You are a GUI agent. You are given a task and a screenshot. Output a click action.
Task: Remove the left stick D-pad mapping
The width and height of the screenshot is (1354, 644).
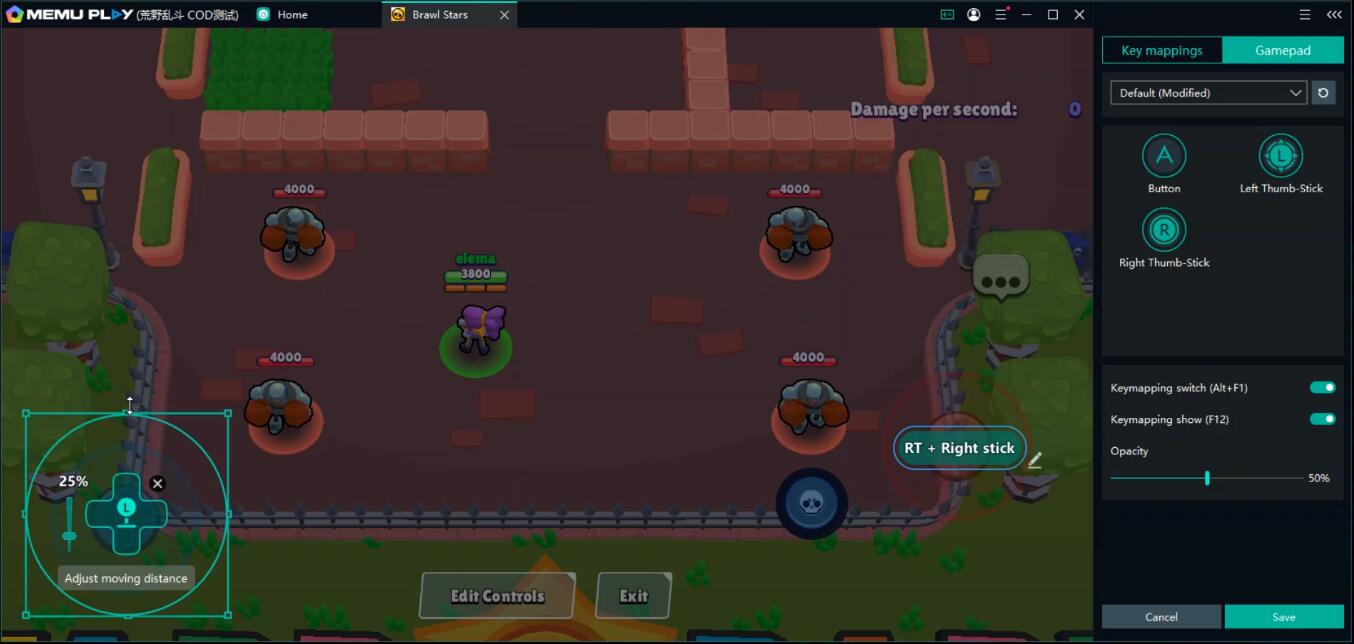pos(157,484)
